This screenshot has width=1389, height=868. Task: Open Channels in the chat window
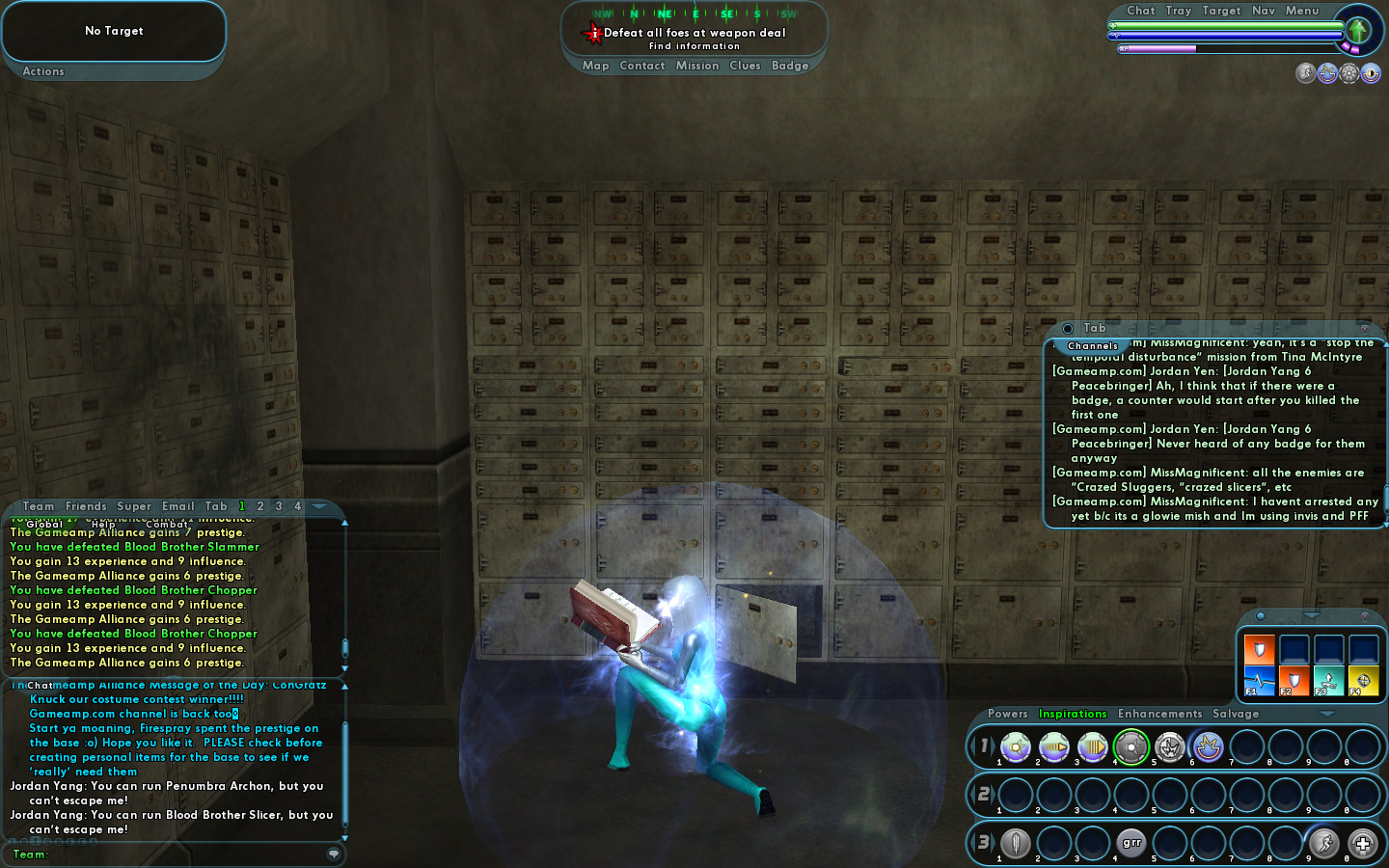[x=1092, y=345]
